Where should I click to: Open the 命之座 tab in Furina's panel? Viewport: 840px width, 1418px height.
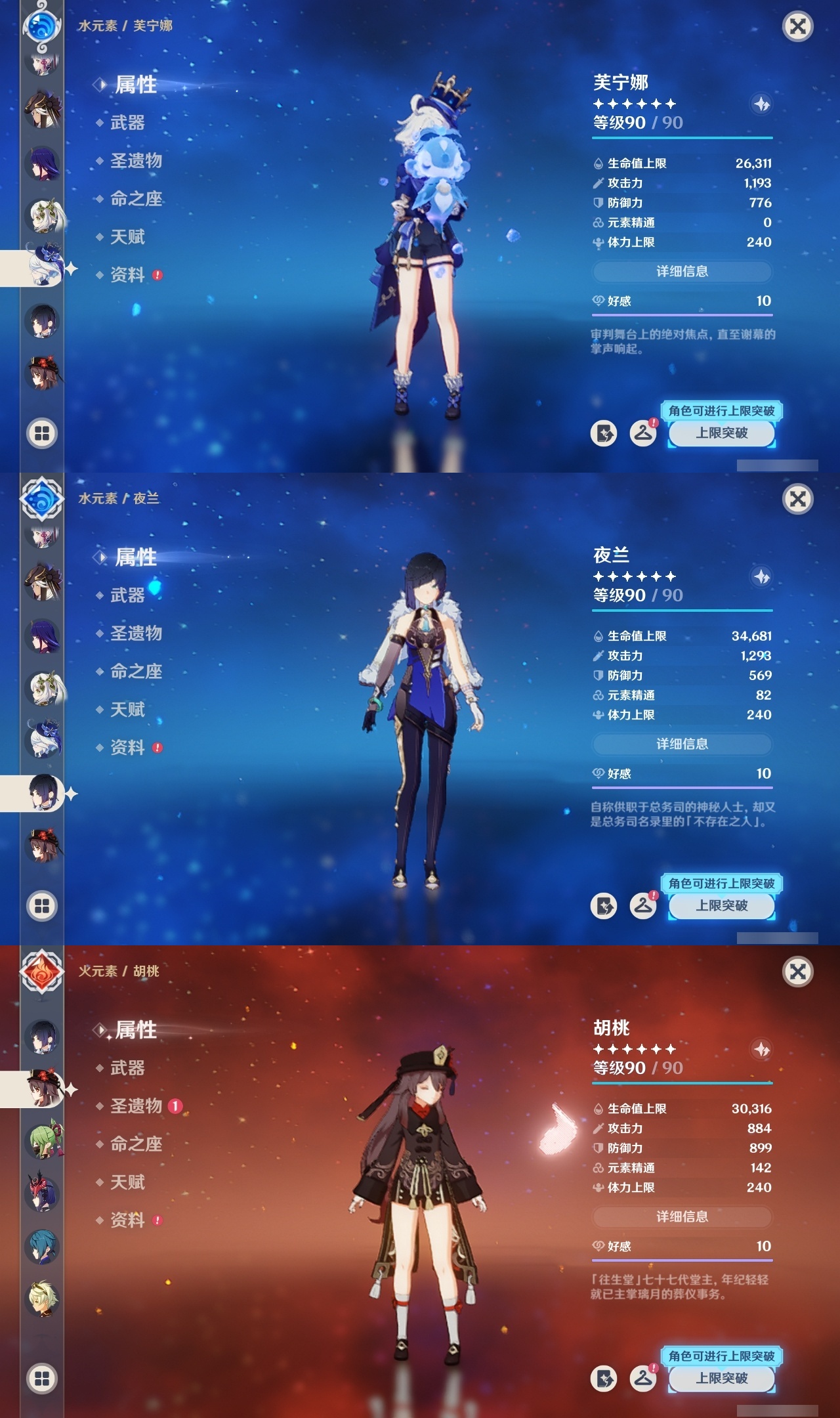pyautogui.click(x=135, y=199)
